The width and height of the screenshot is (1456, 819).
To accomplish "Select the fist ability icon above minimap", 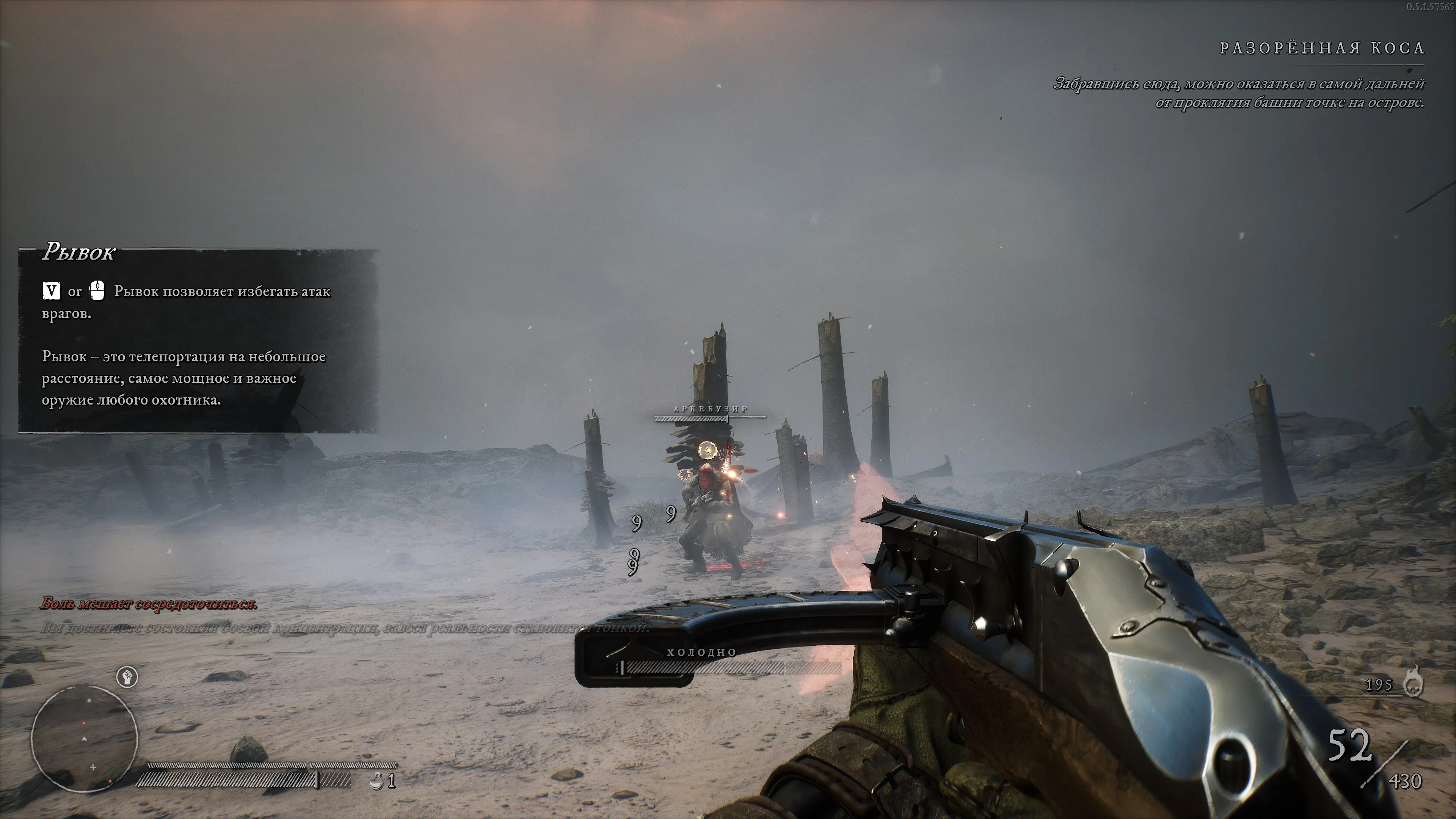I will point(127,676).
